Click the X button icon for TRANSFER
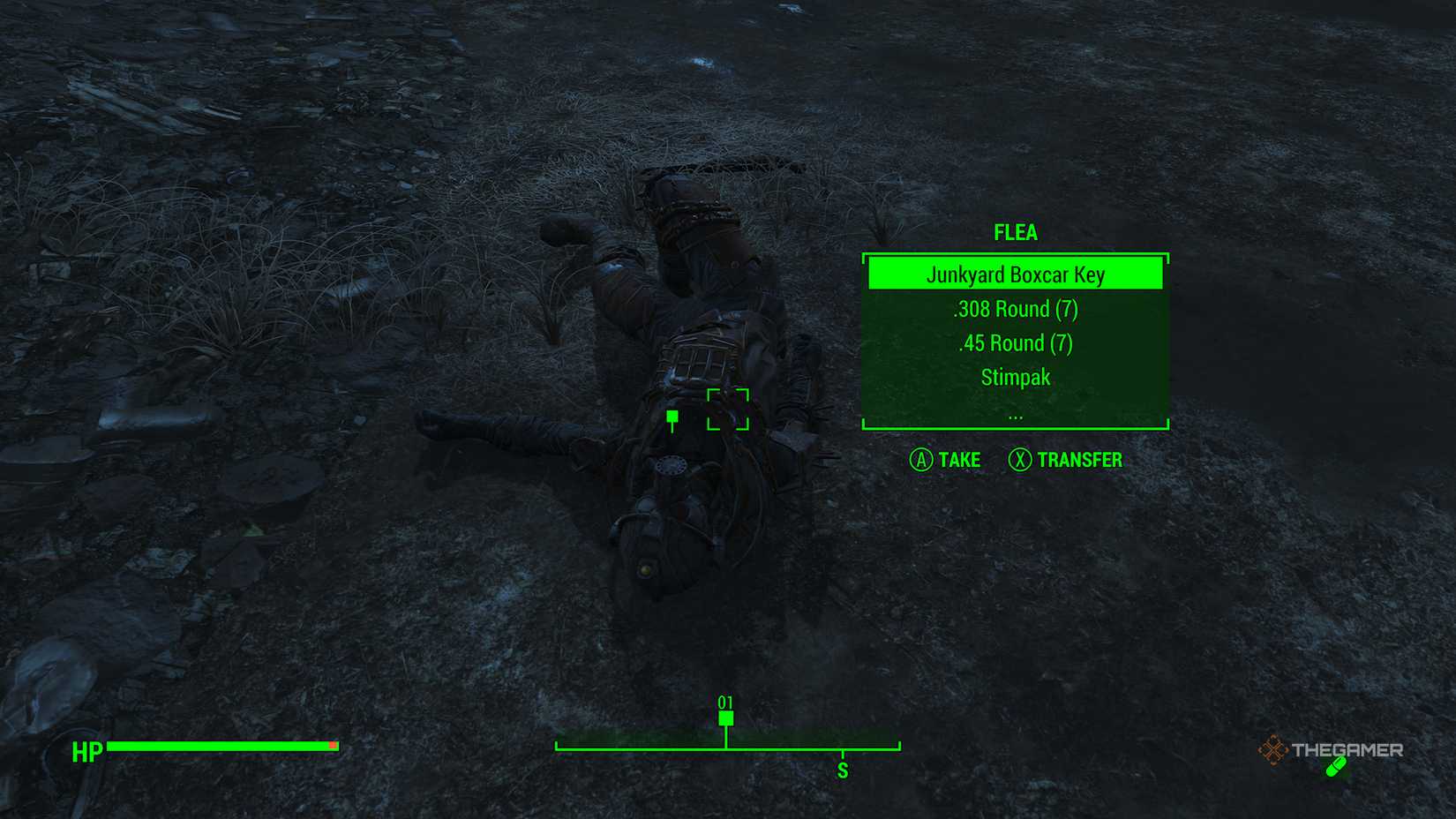 tap(1021, 460)
